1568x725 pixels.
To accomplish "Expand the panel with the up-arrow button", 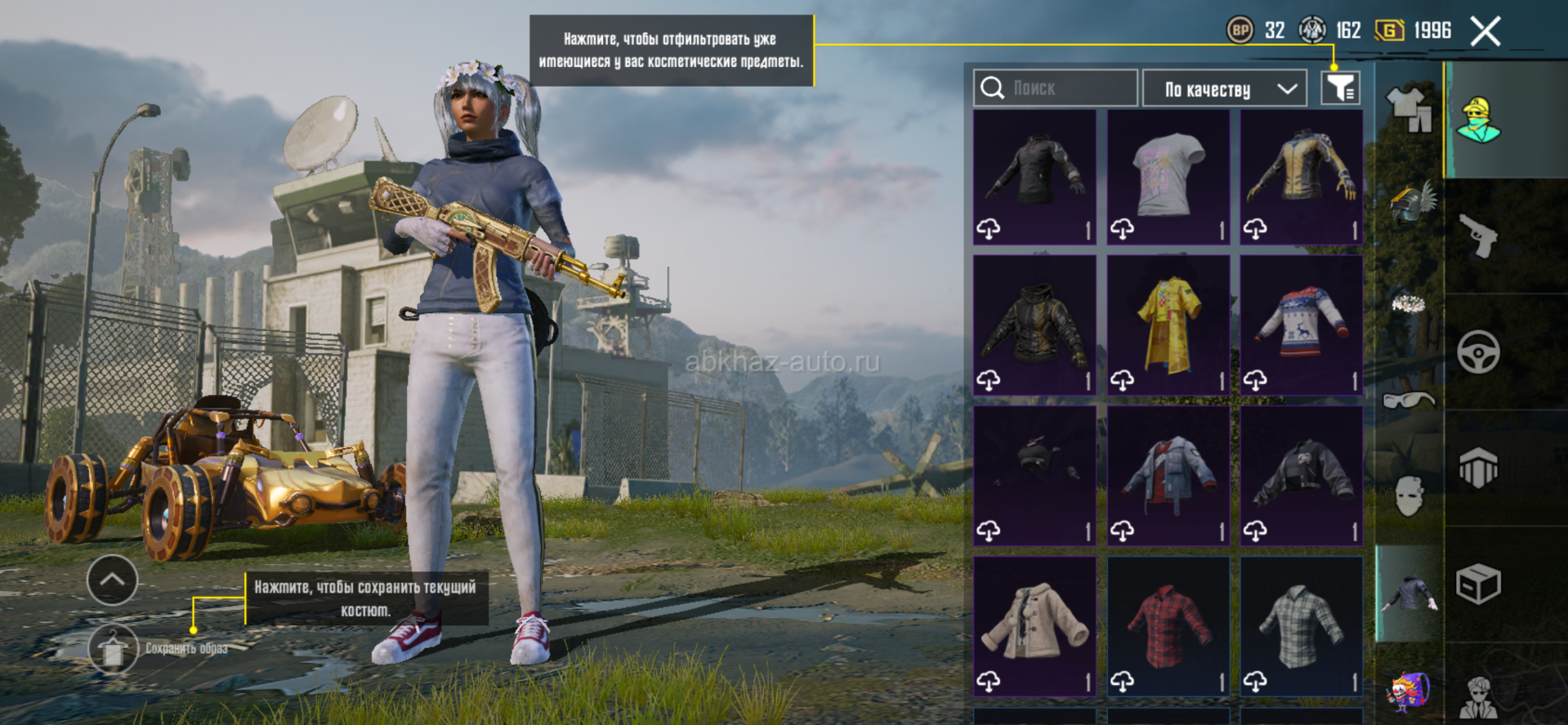I will 112,580.
